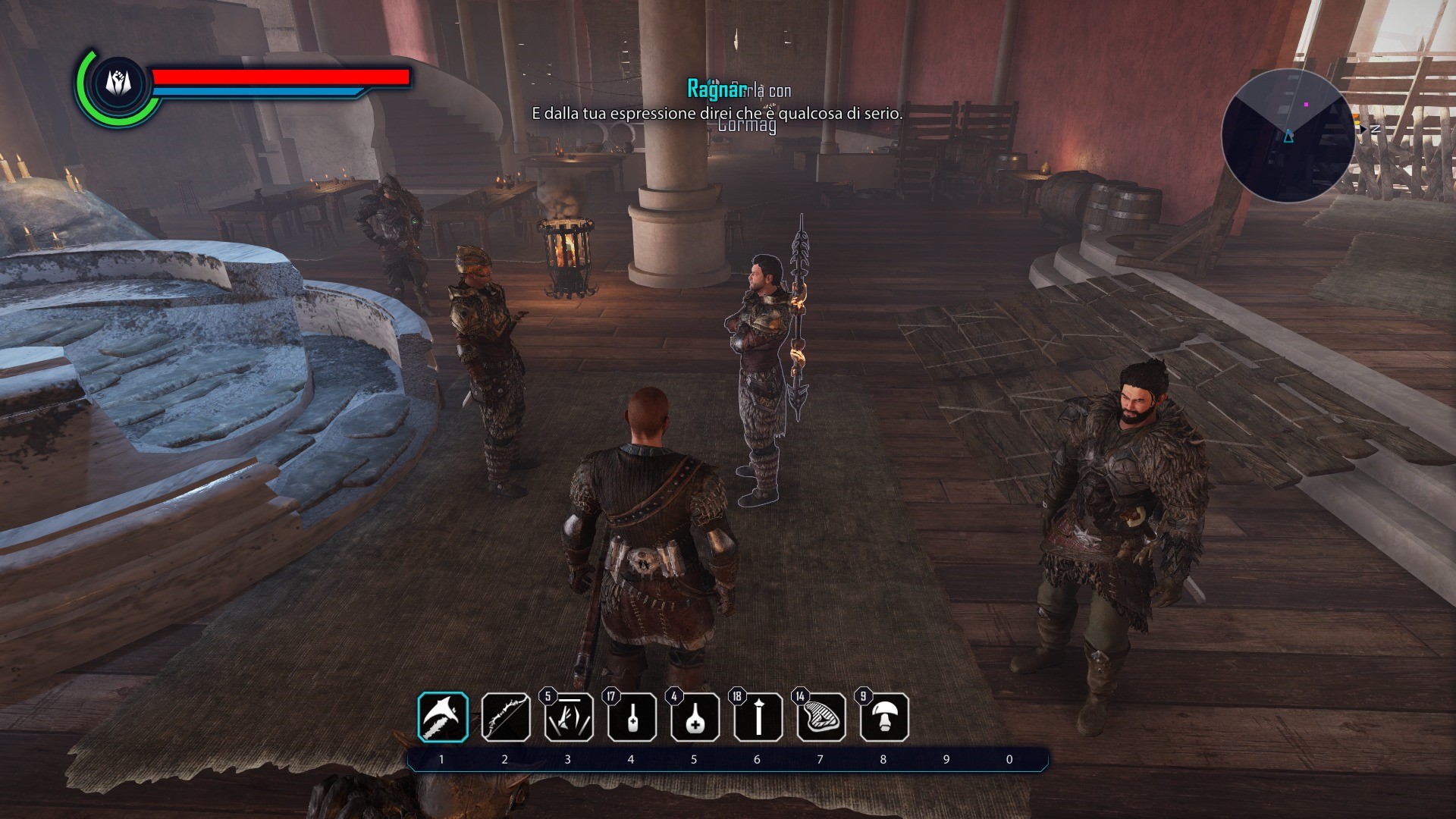The height and width of the screenshot is (819, 1456).
Task: Equip the bow from the hotbar
Action: pyautogui.click(x=506, y=717)
